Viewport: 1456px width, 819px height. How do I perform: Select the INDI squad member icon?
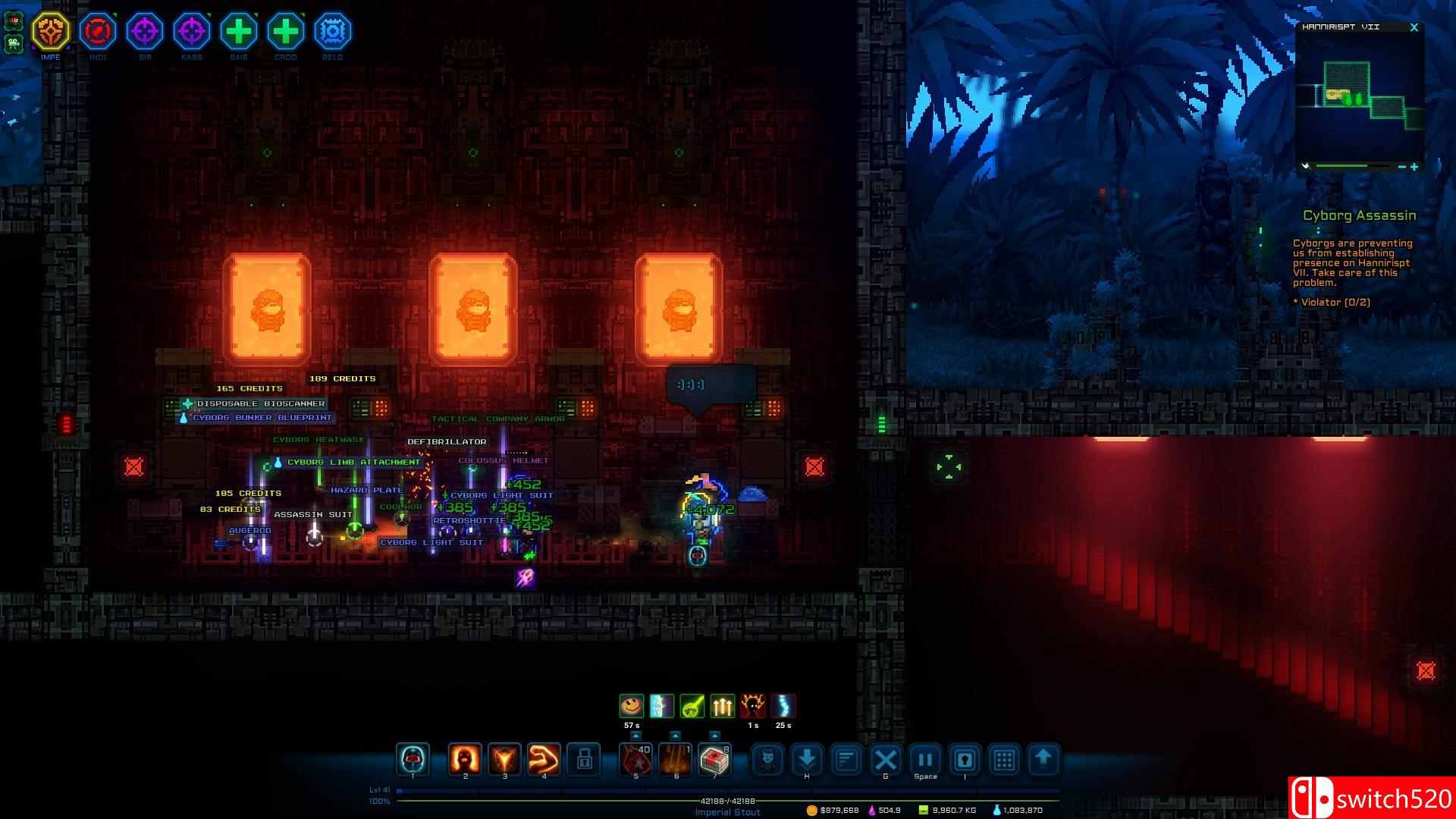98,31
